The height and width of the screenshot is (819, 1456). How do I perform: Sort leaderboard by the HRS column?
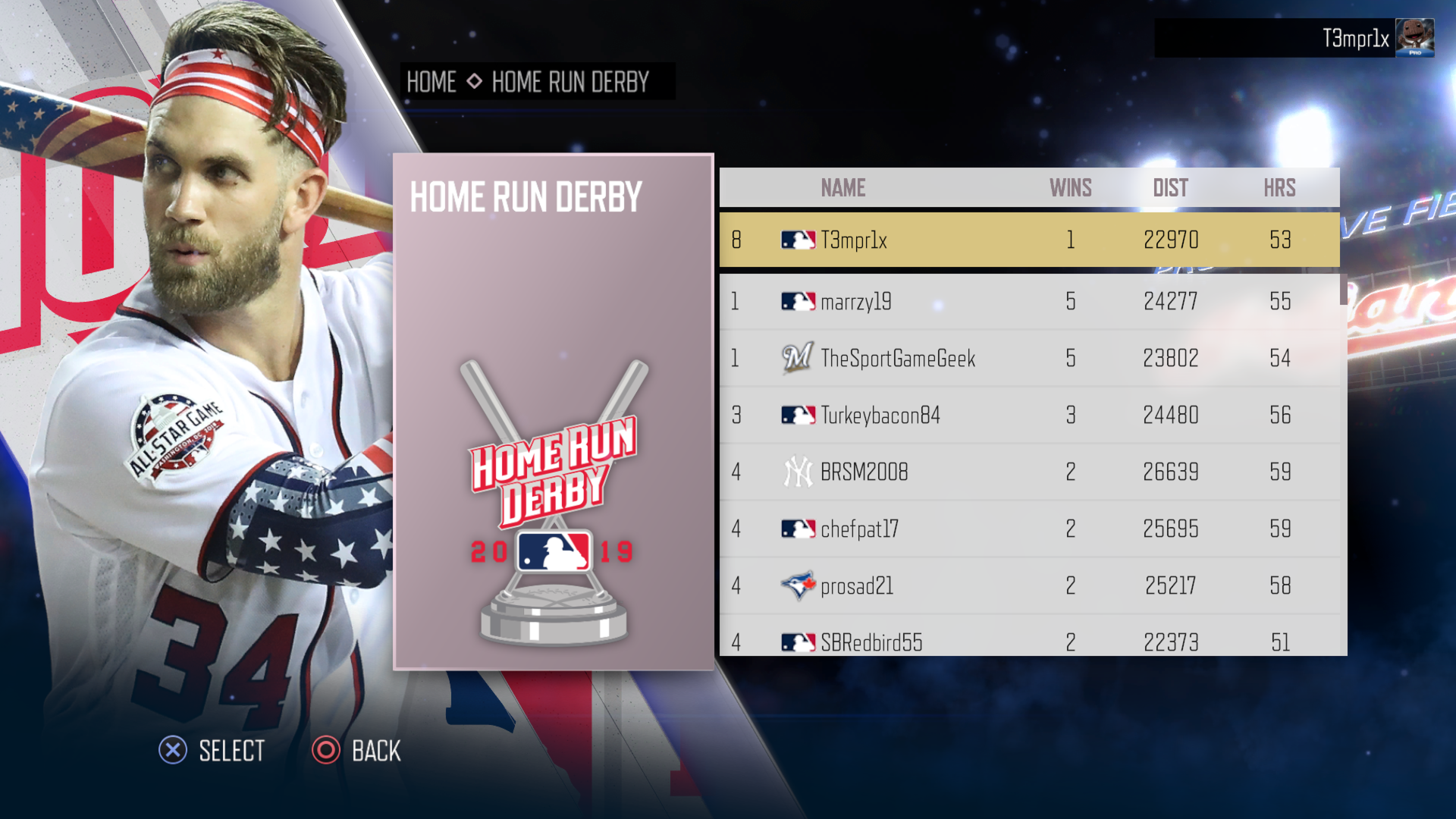coord(1281,187)
